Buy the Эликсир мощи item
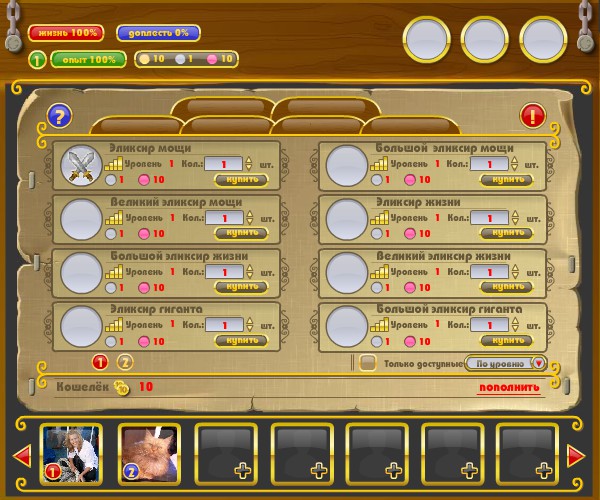This screenshot has height=500, width=600. [x=241, y=180]
